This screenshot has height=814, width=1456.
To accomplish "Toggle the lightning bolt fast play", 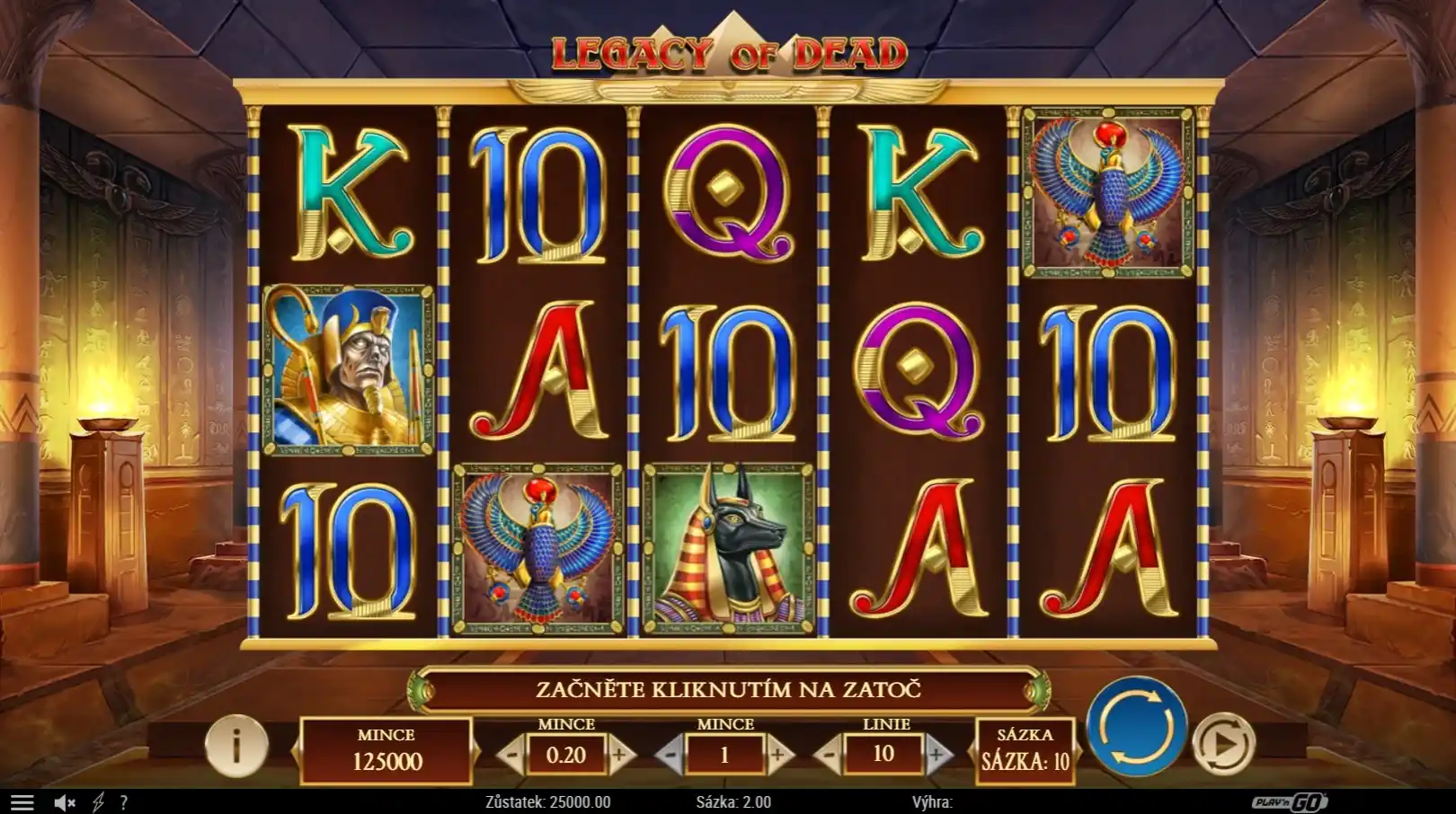I will coord(98,802).
